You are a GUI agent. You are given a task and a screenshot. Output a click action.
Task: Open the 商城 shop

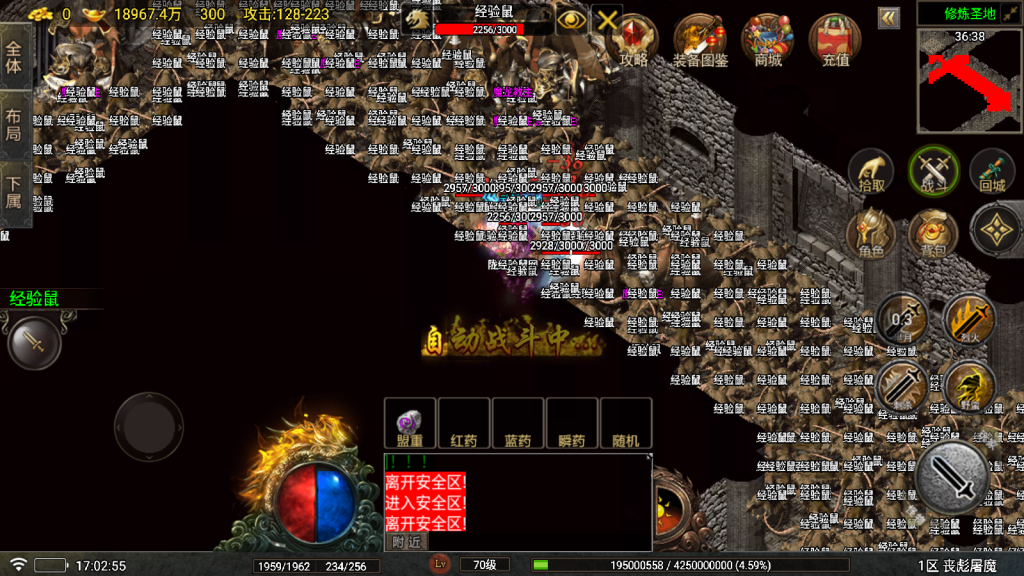[767, 40]
